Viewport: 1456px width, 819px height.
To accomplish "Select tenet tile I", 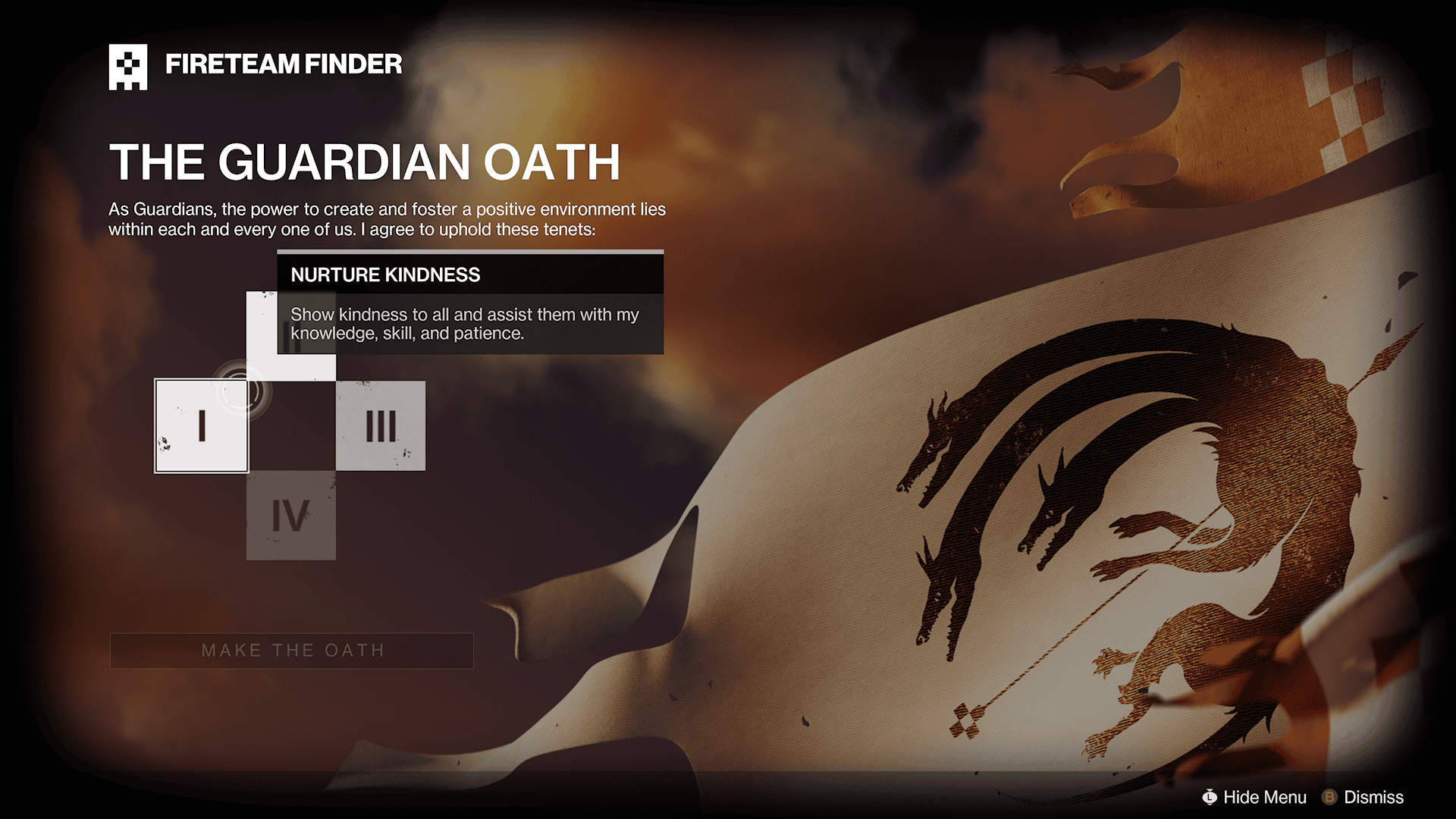I will tap(202, 425).
